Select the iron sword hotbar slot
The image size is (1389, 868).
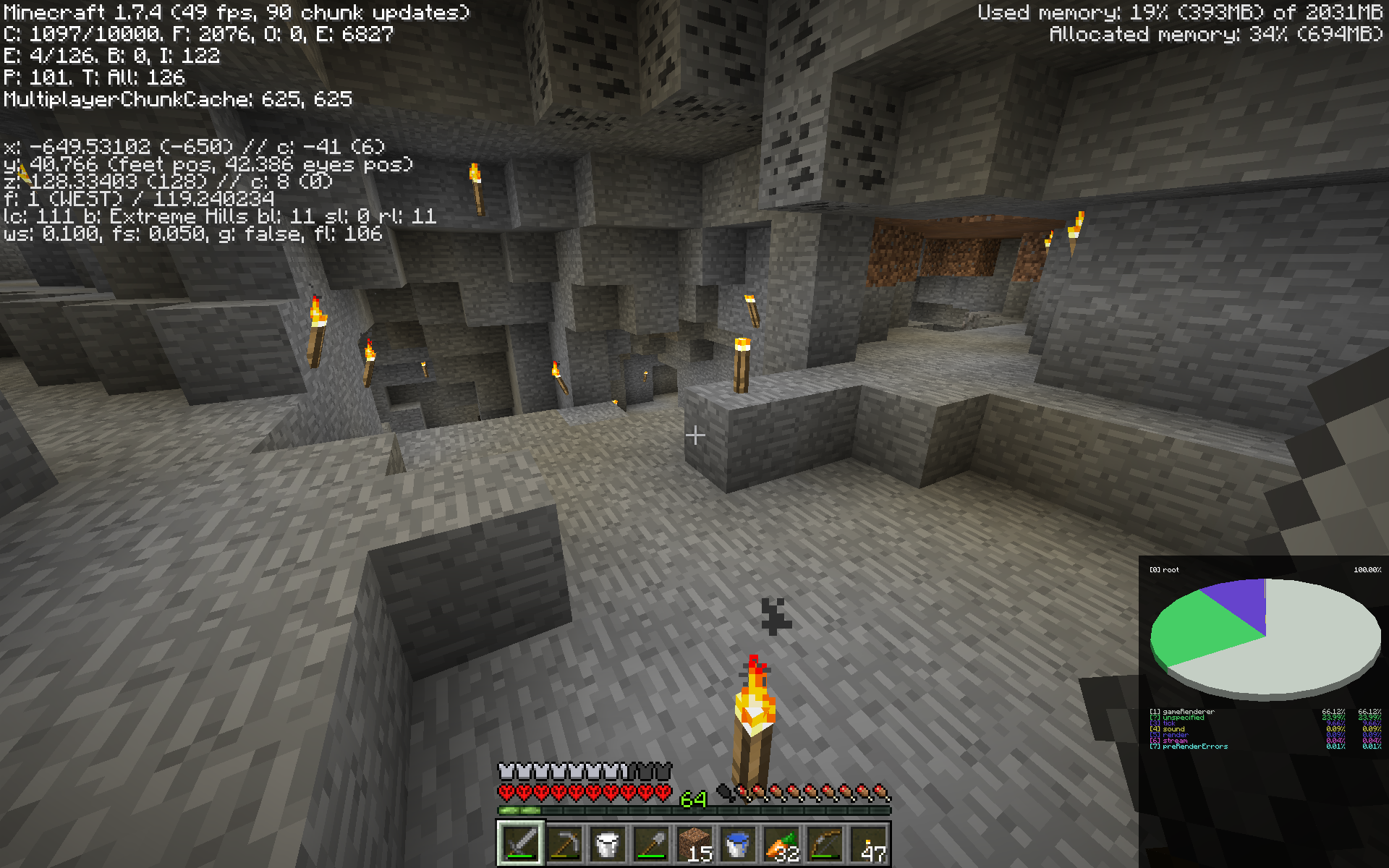pos(521,843)
